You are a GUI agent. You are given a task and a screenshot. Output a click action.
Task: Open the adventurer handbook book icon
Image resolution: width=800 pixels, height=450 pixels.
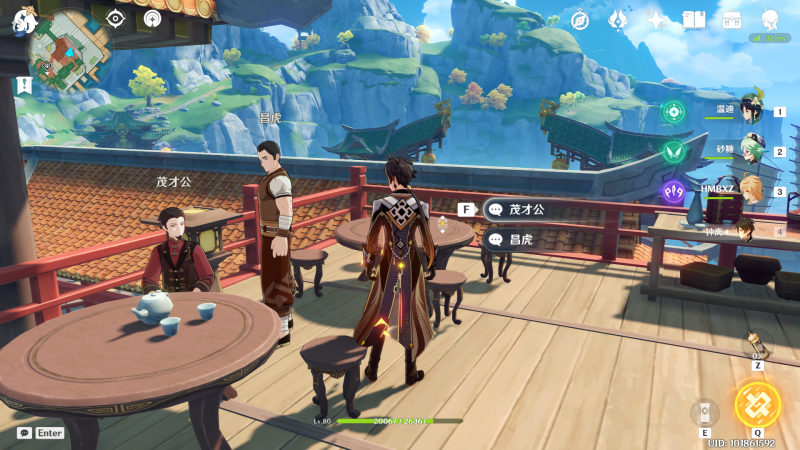point(694,20)
